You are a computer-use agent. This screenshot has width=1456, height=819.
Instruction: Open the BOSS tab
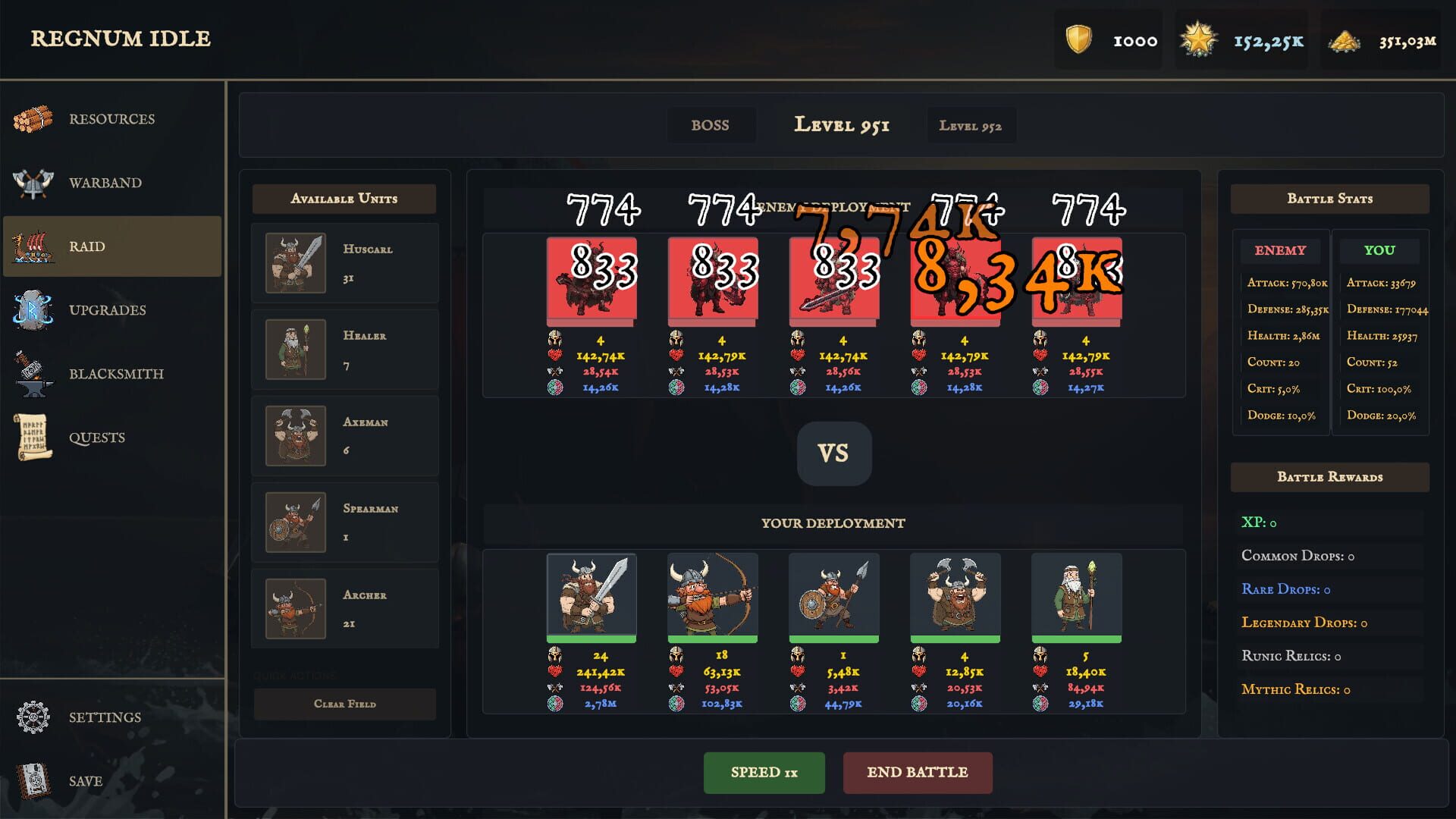tap(711, 125)
